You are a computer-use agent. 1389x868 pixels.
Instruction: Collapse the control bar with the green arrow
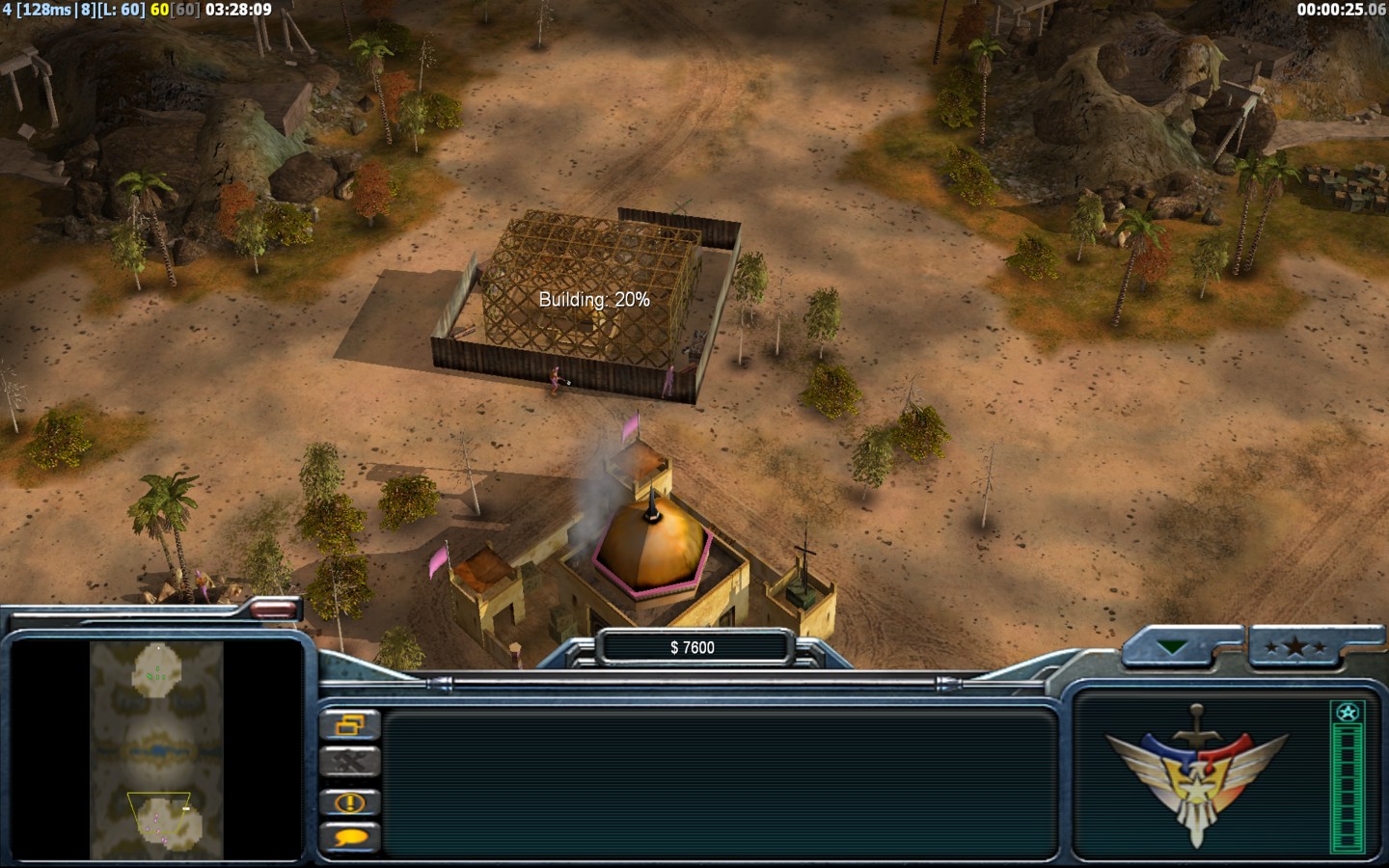coord(1173,647)
